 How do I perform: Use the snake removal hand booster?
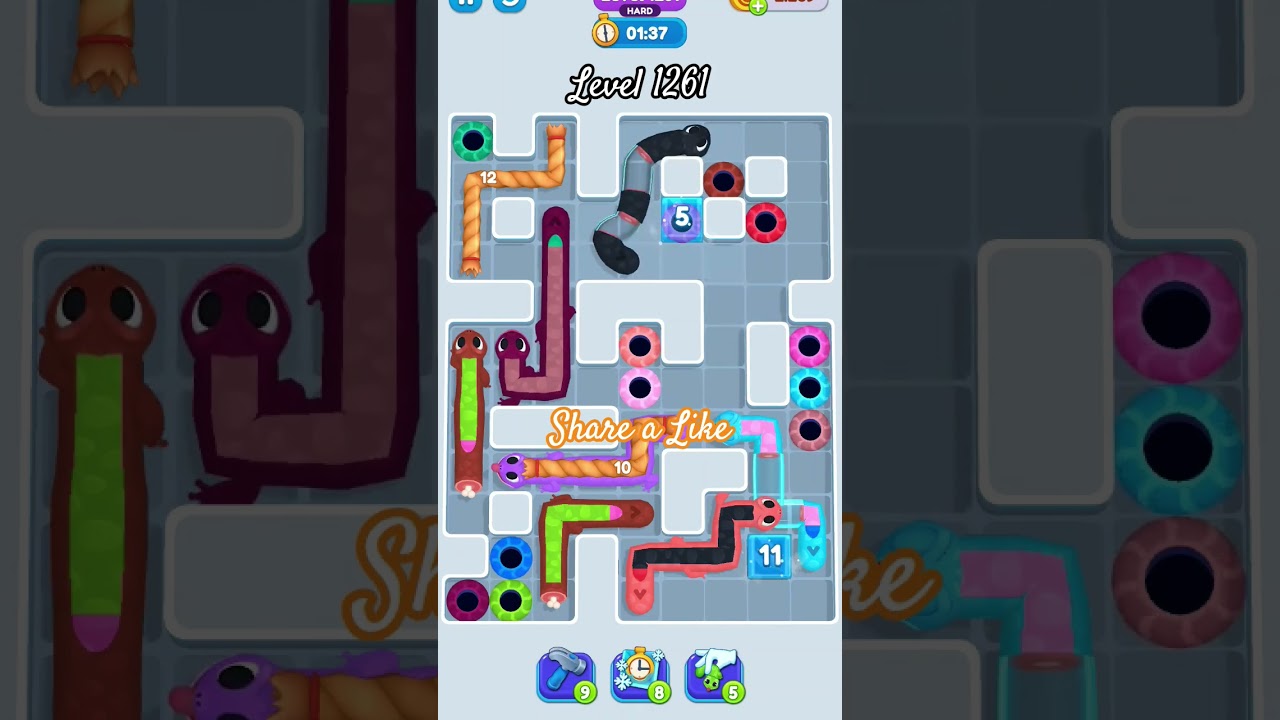point(714,675)
